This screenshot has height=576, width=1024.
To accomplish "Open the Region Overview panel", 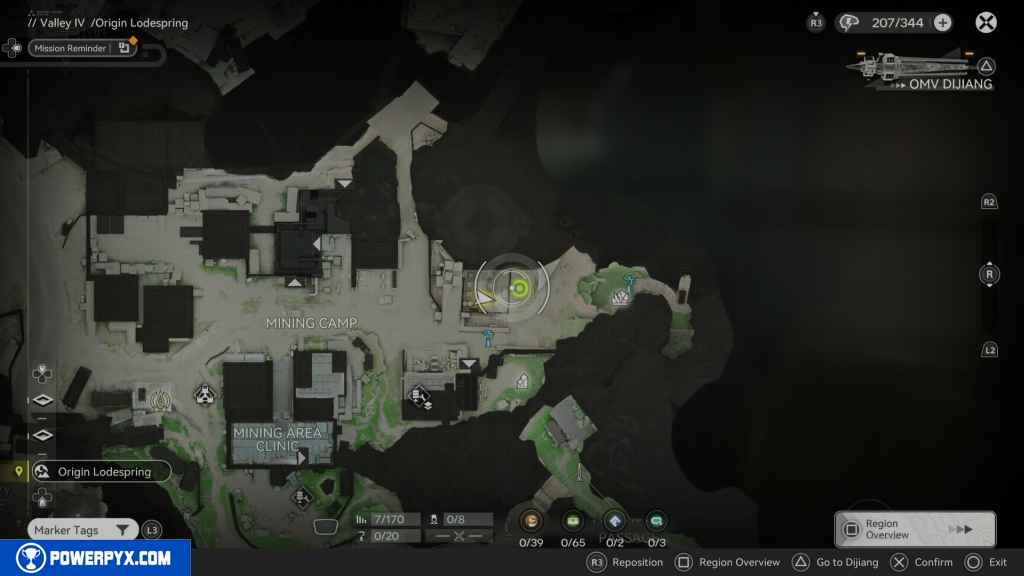I will (914, 529).
